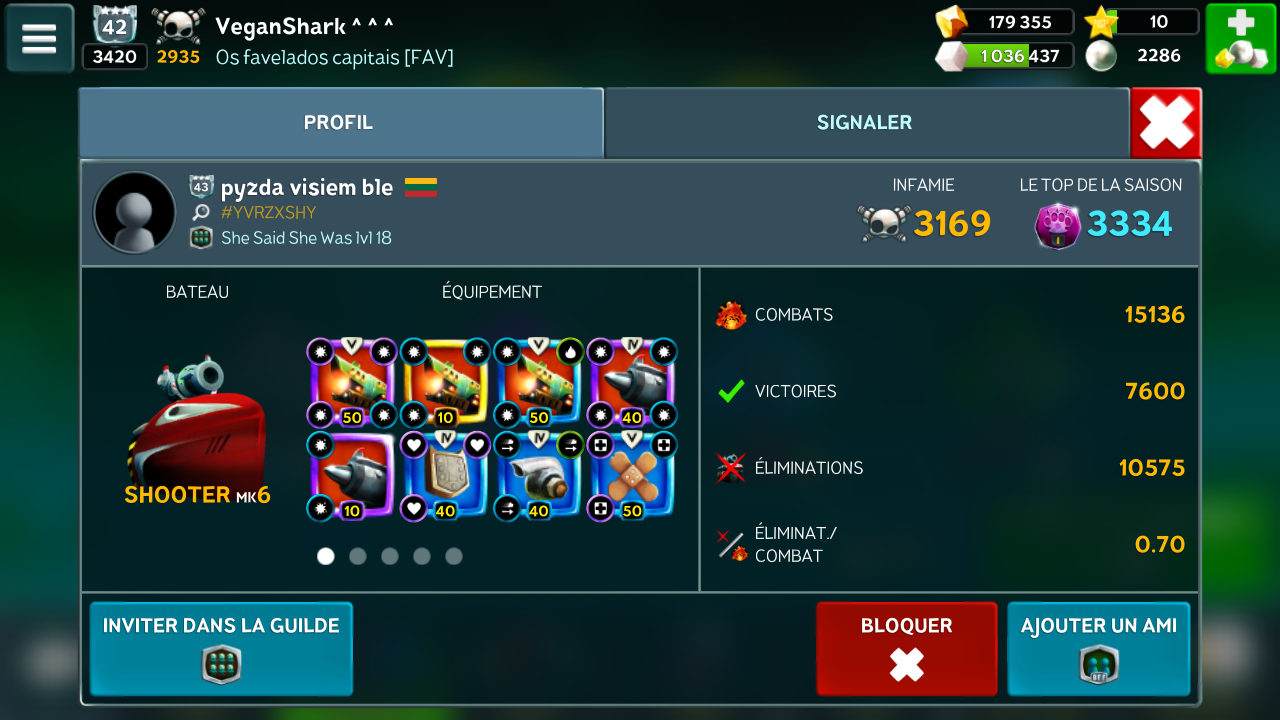This screenshot has height=720, width=1280.
Task: Select the Shooter MK6 boat
Action: (x=197, y=430)
